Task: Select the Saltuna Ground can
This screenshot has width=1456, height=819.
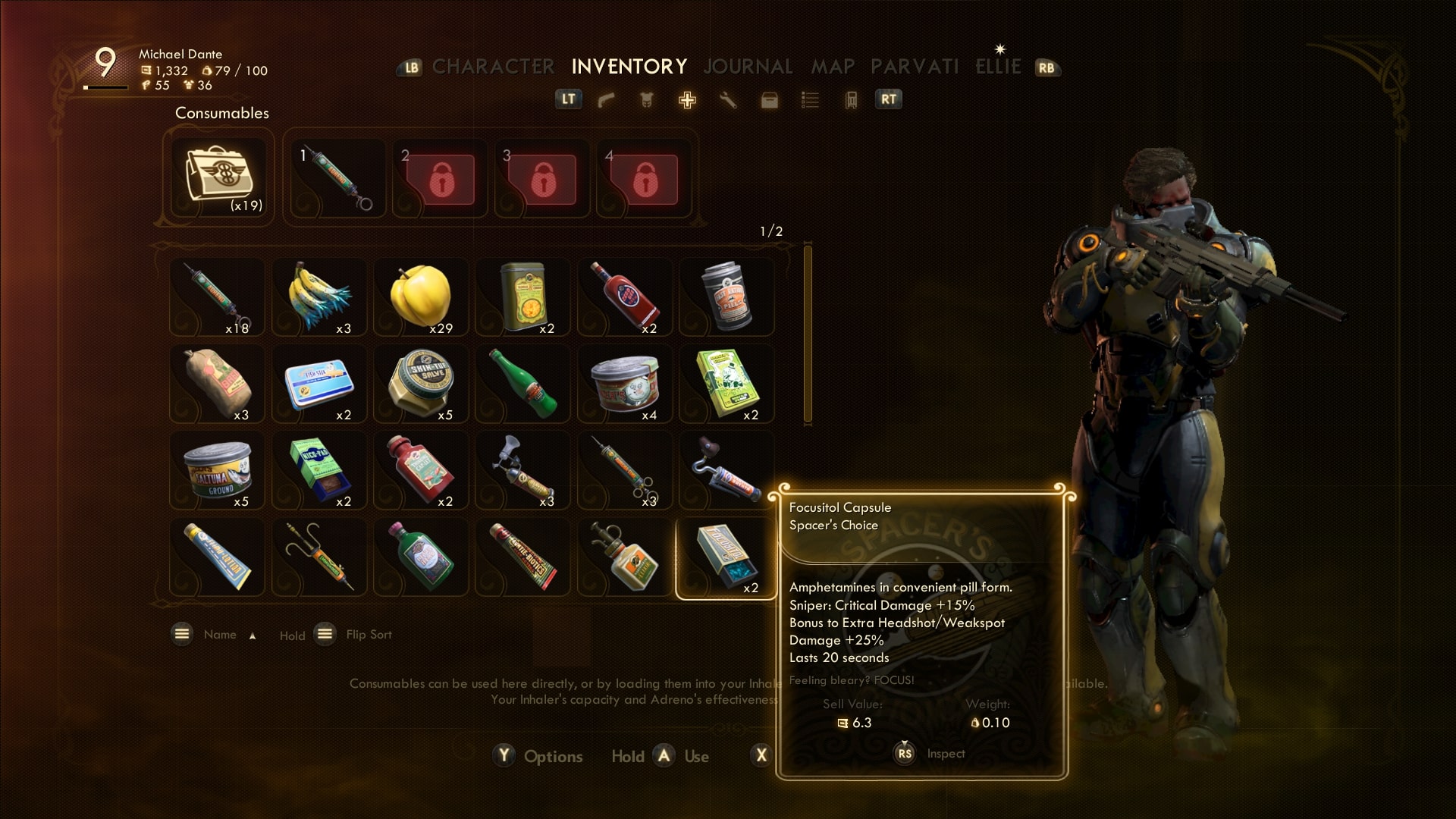Action: 218,470
